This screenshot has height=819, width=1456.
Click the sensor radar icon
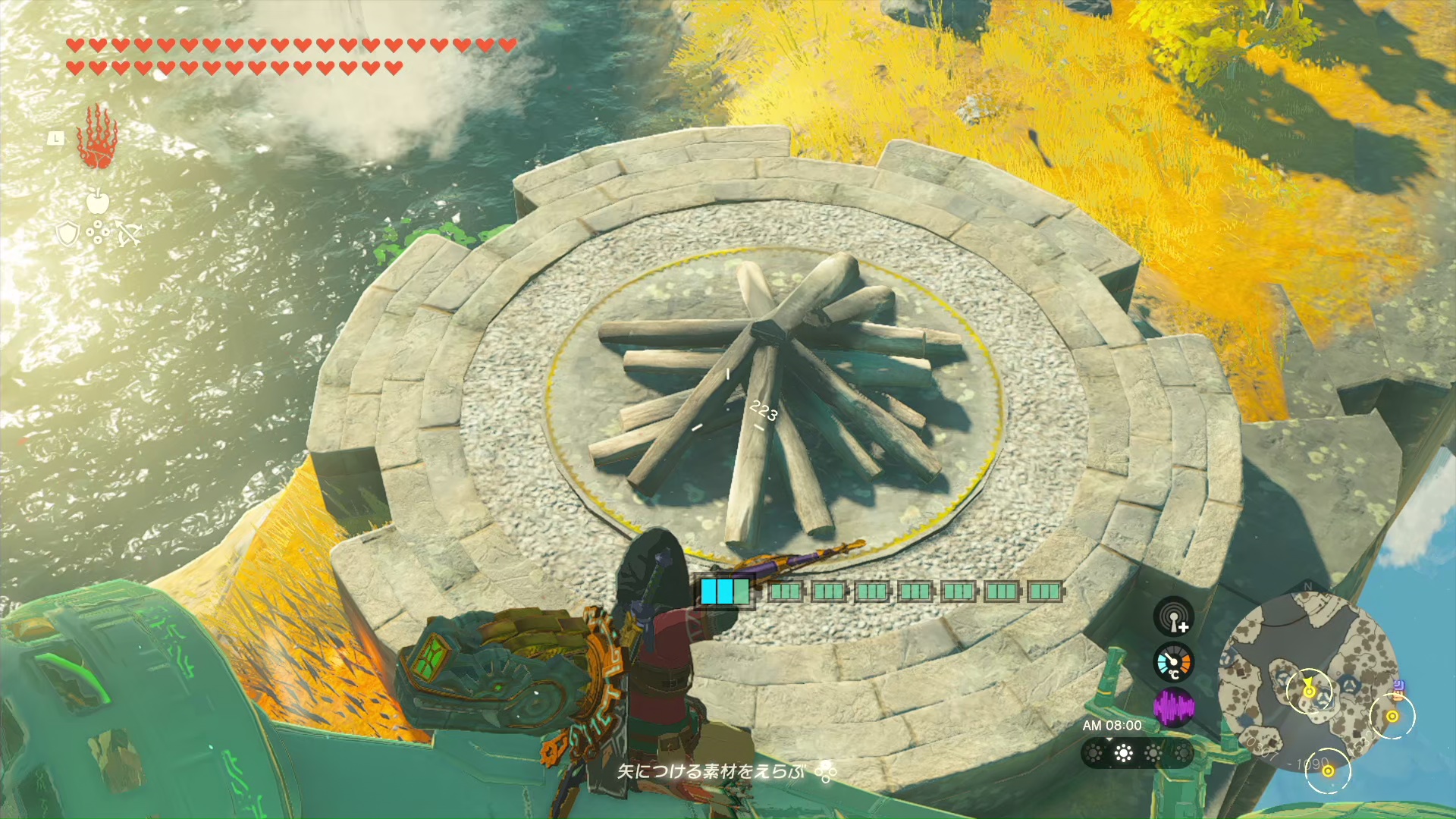[x=1173, y=616]
